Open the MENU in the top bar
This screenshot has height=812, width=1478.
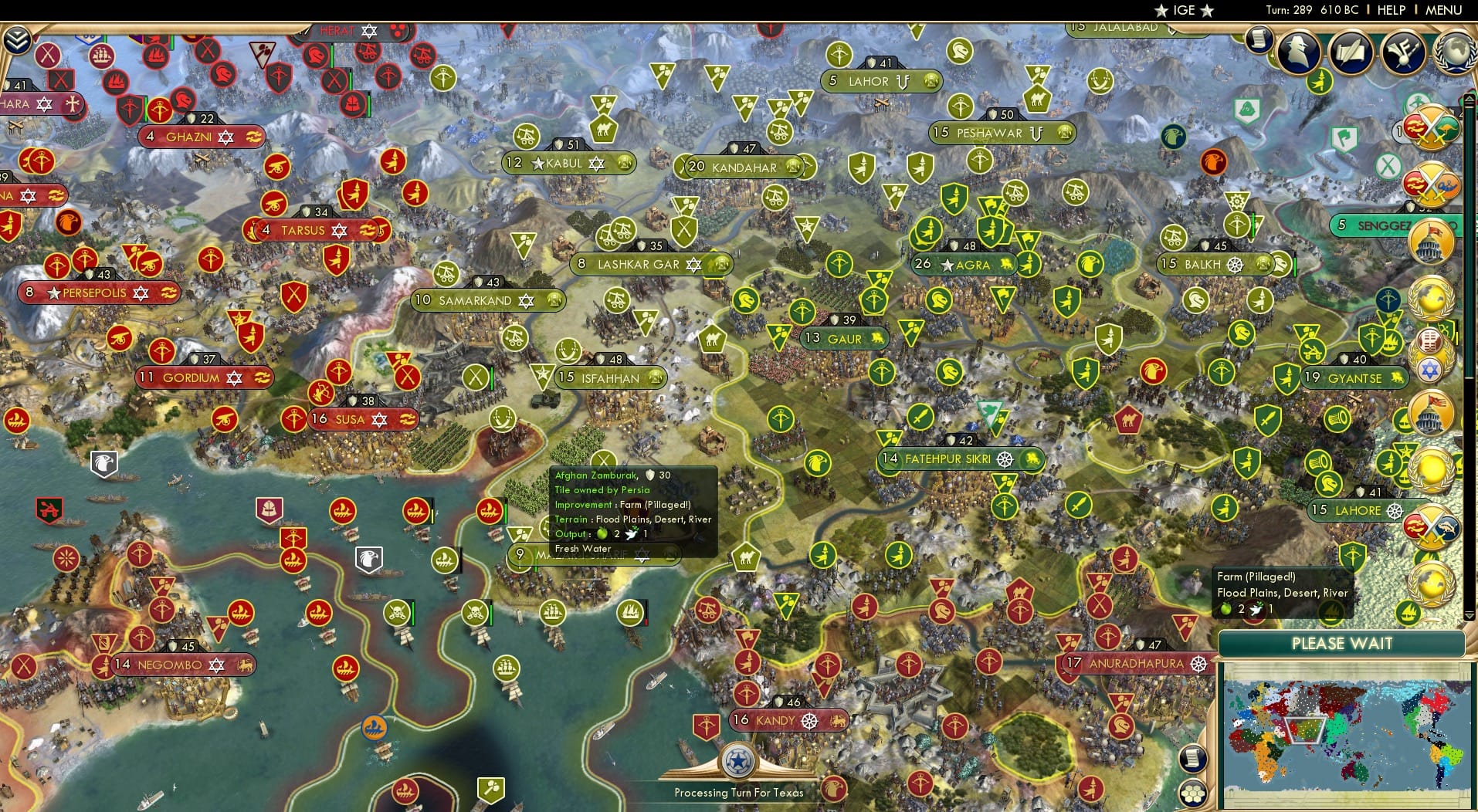point(1446,10)
